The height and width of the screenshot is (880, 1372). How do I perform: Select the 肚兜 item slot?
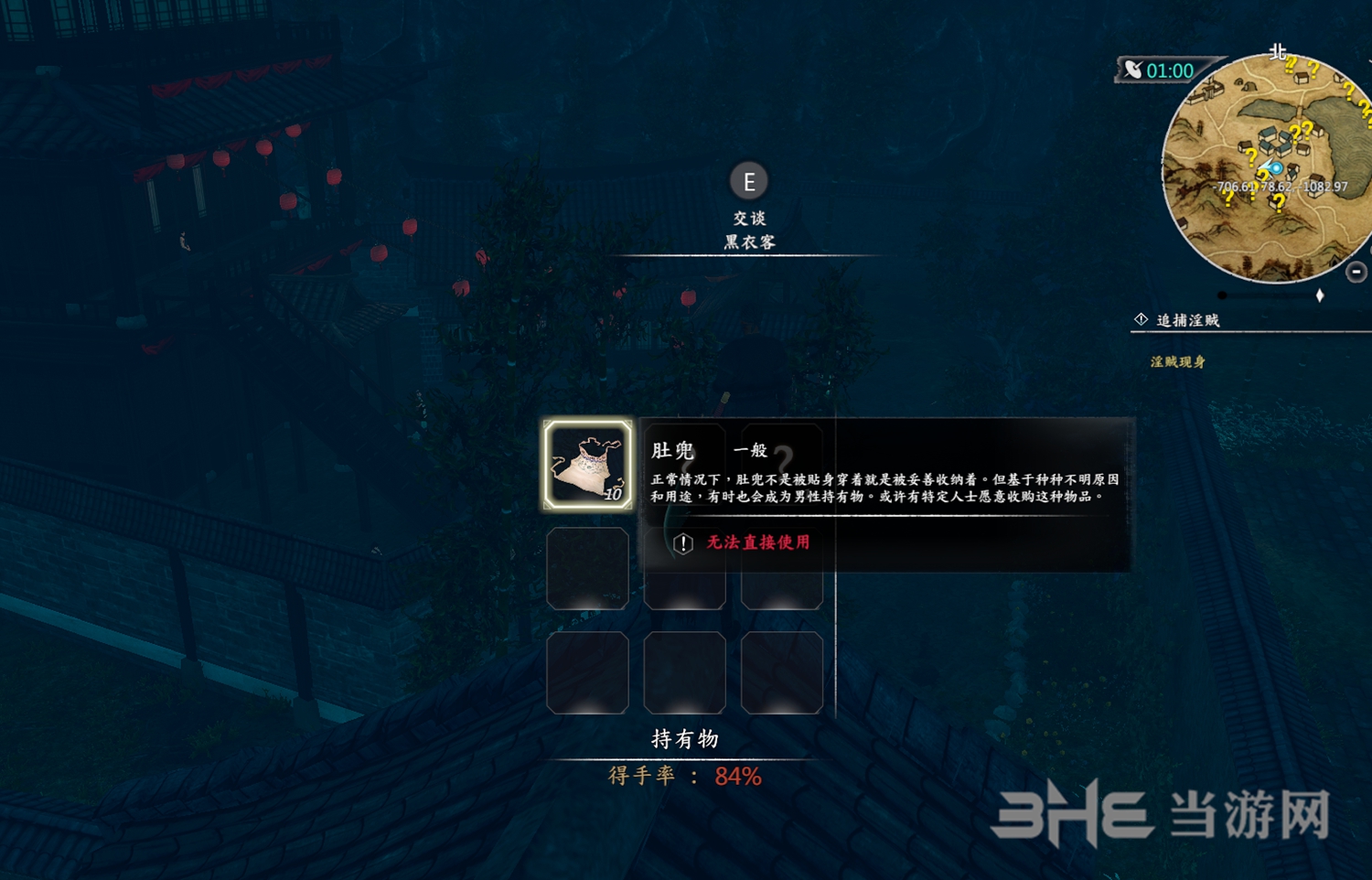(587, 465)
